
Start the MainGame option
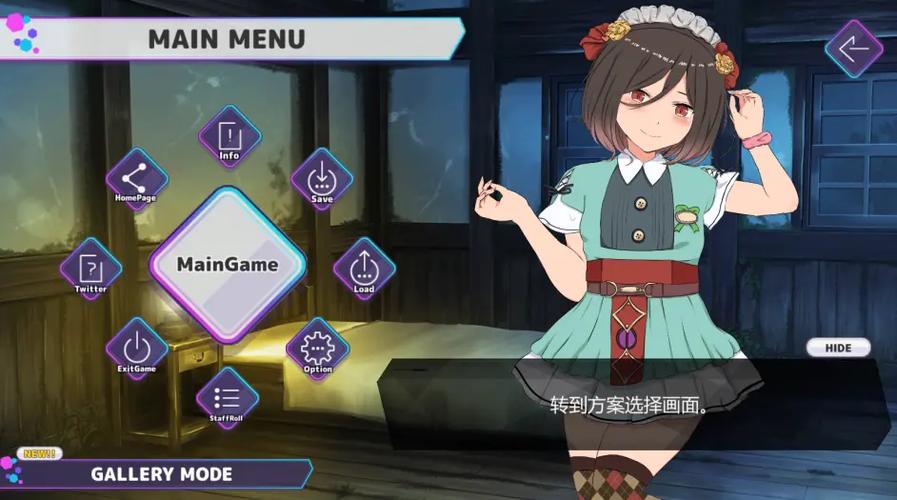pyautogui.click(x=227, y=264)
